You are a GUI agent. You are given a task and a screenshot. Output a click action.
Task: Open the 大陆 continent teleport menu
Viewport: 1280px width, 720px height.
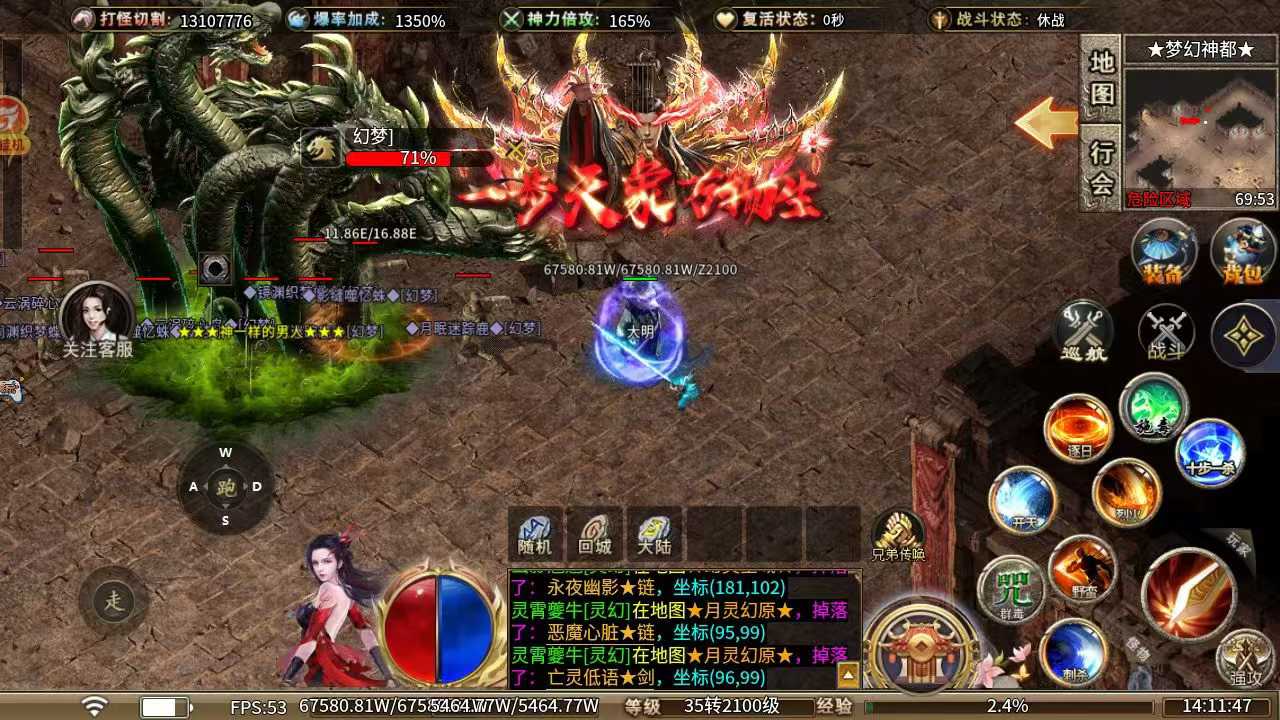pos(657,535)
